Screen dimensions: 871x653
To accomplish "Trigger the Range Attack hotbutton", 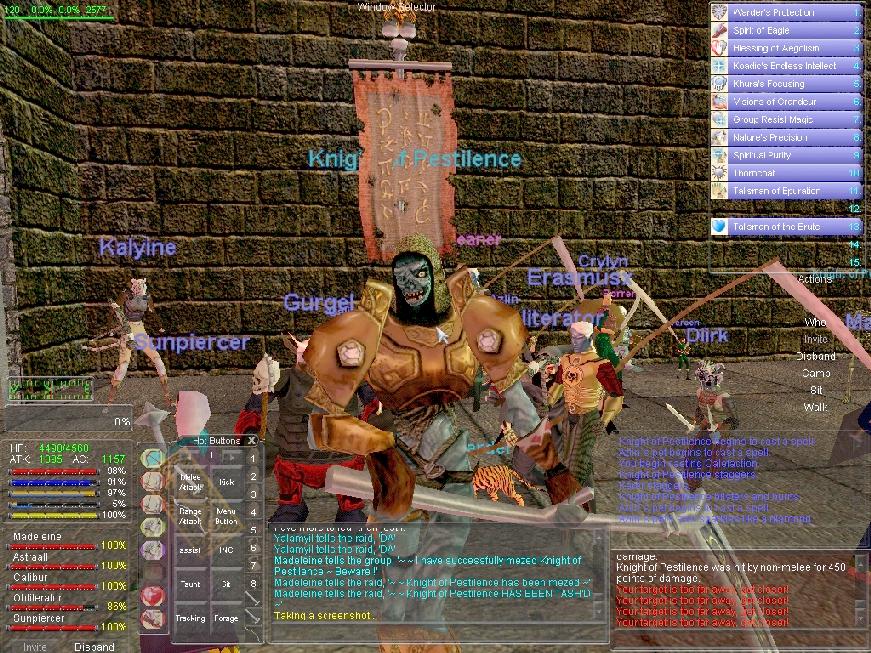I will tap(190, 516).
